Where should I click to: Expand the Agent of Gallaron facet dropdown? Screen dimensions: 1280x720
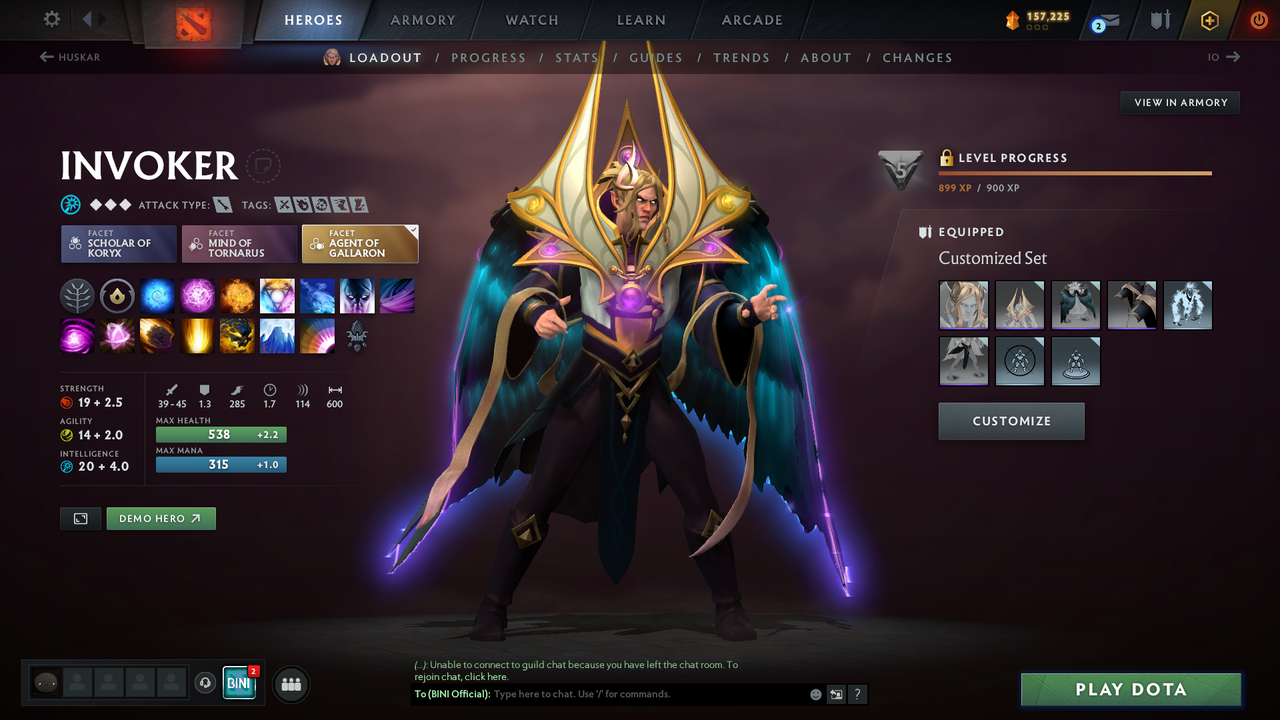click(x=411, y=231)
